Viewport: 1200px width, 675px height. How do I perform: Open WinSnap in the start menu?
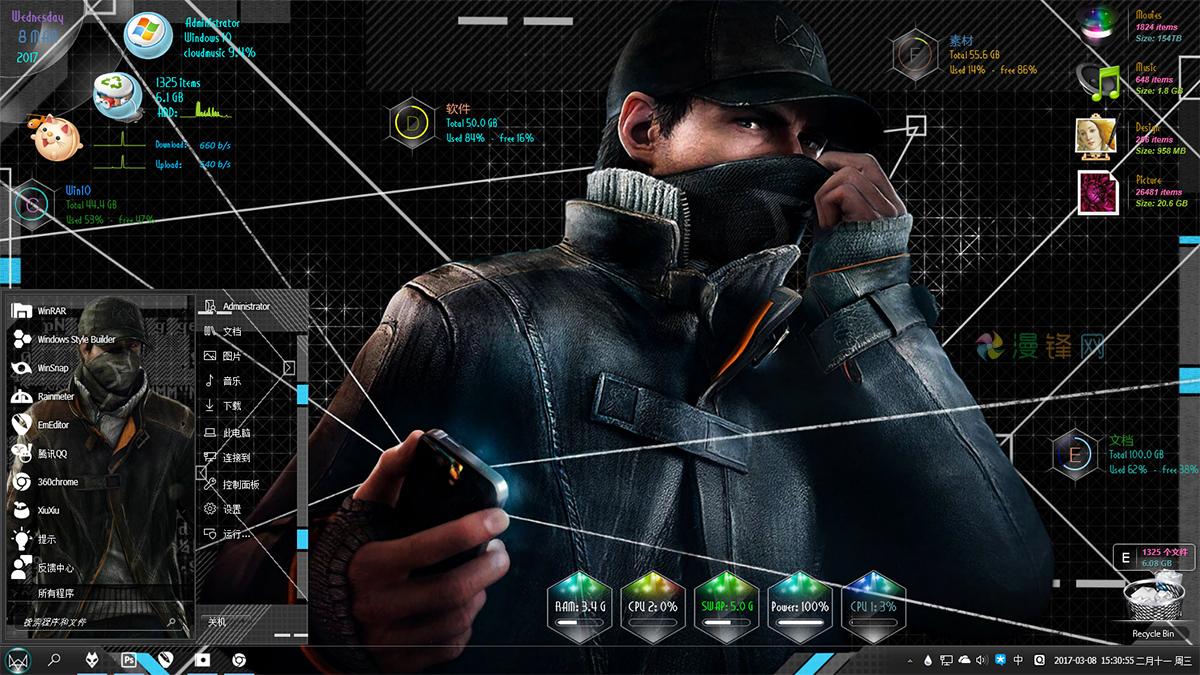(53, 368)
